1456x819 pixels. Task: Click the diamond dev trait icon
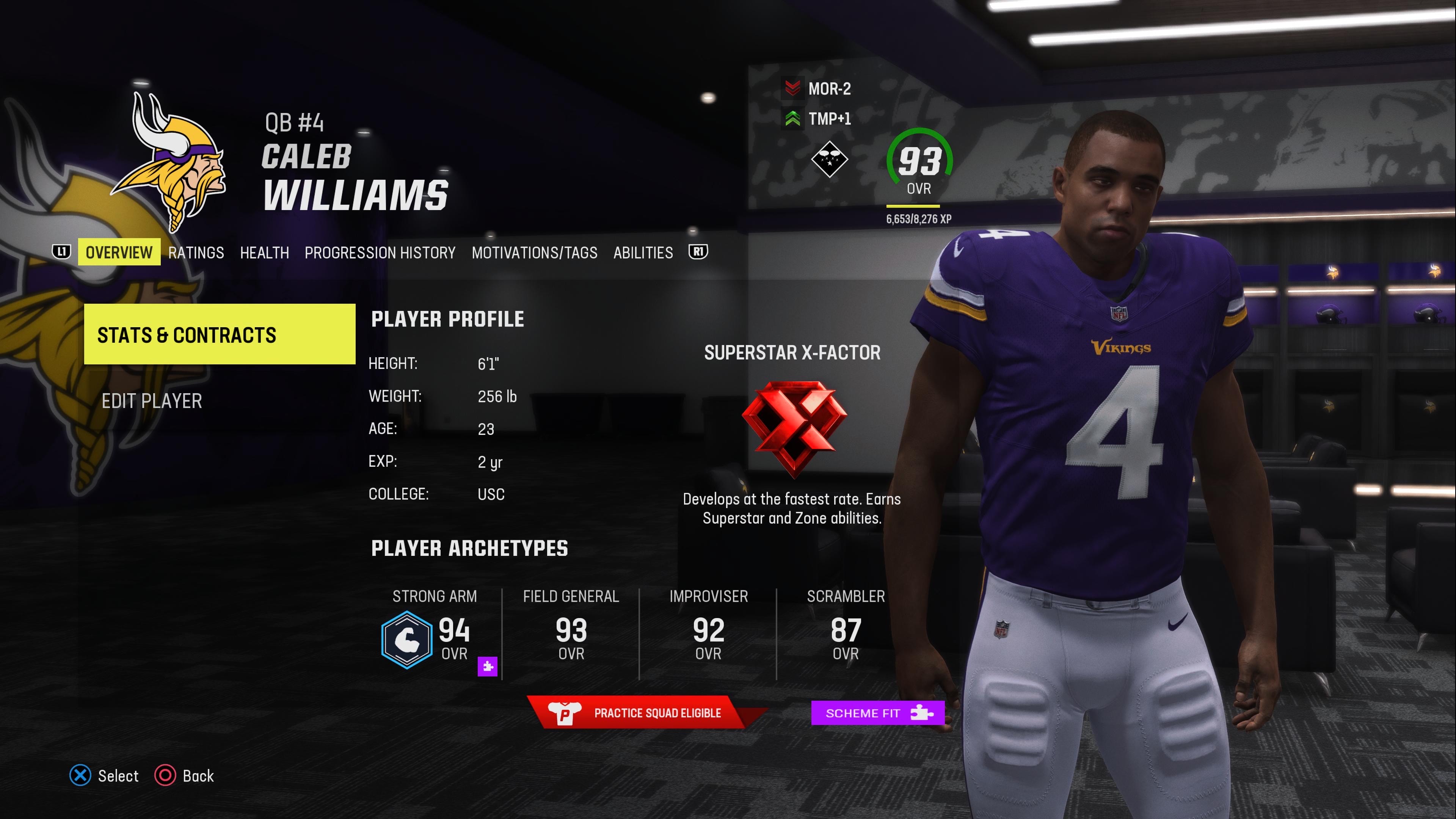point(829,160)
